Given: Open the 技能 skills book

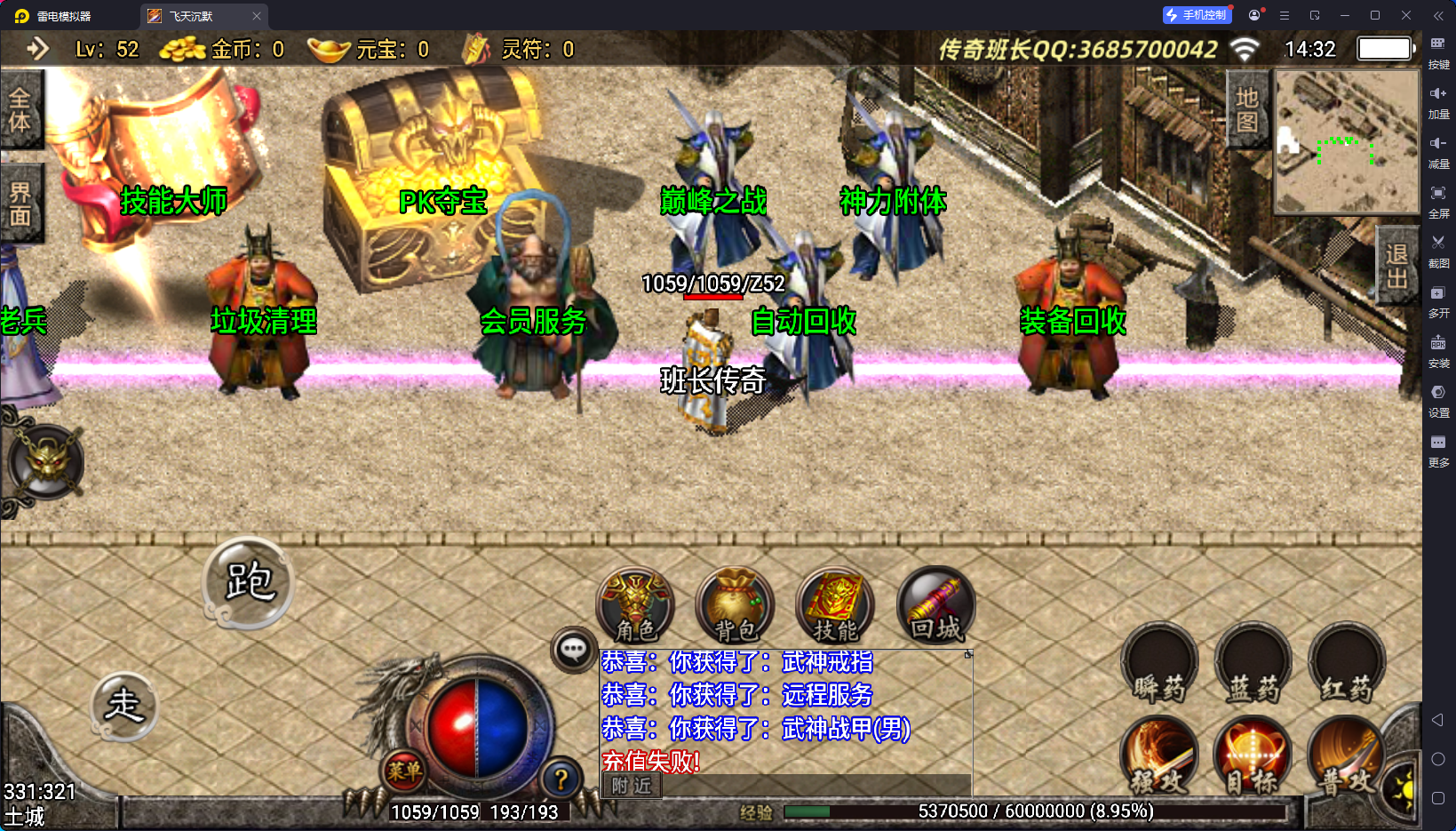Looking at the screenshot, I should point(835,606).
